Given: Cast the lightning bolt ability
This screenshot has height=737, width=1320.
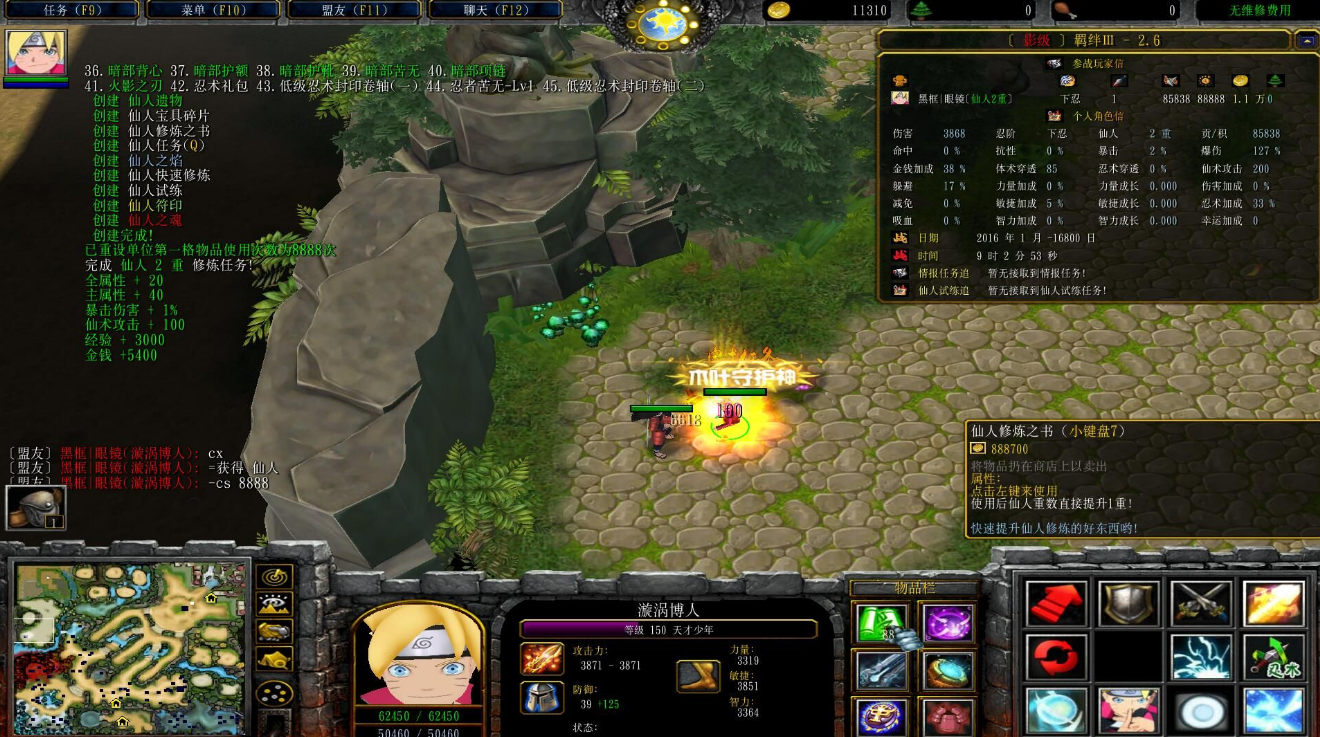Looking at the screenshot, I should tap(1201, 657).
